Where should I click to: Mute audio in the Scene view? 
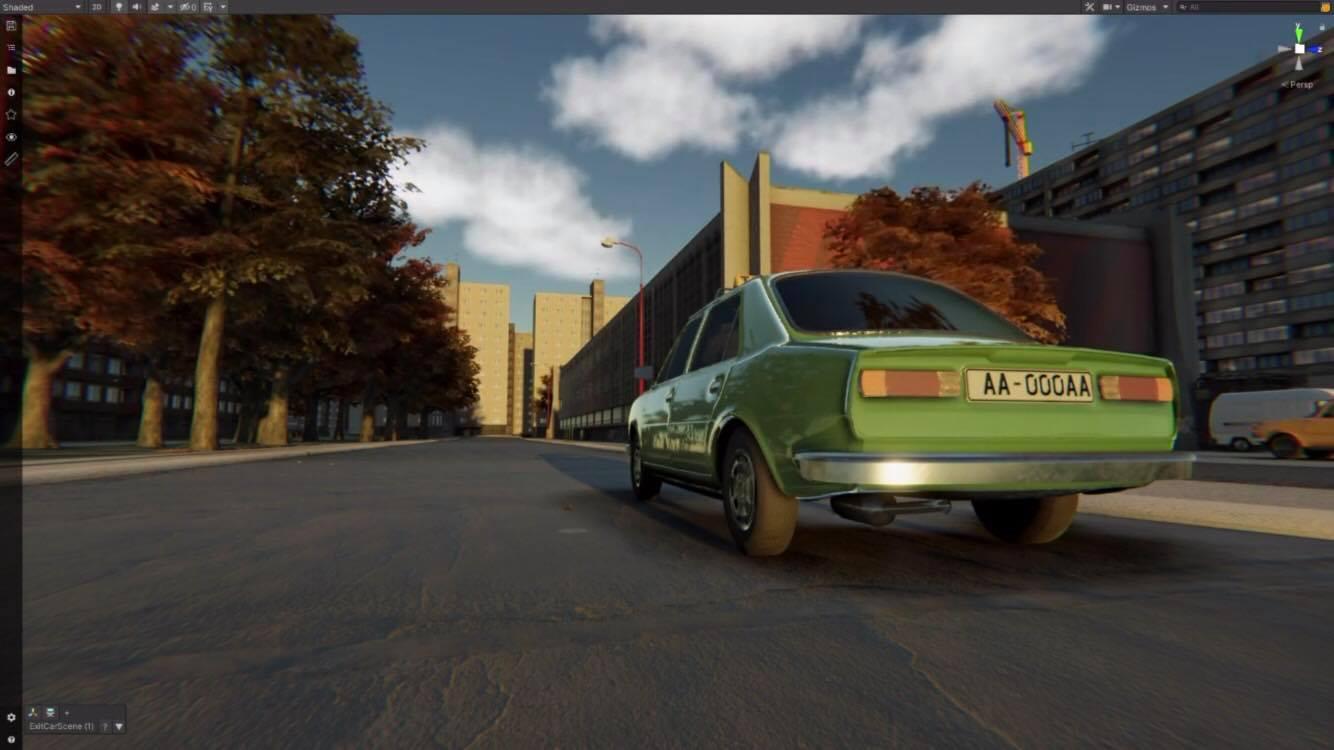point(136,6)
